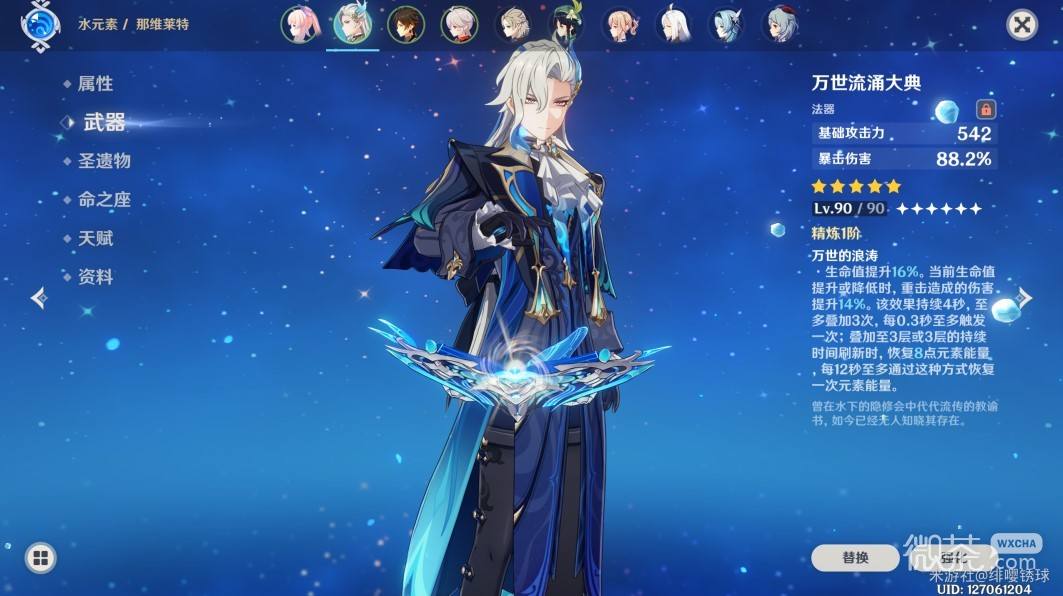Click the Hydro element icon beside 水元素
Image resolution: width=1063 pixels, height=596 pixels.
[37, 25]
